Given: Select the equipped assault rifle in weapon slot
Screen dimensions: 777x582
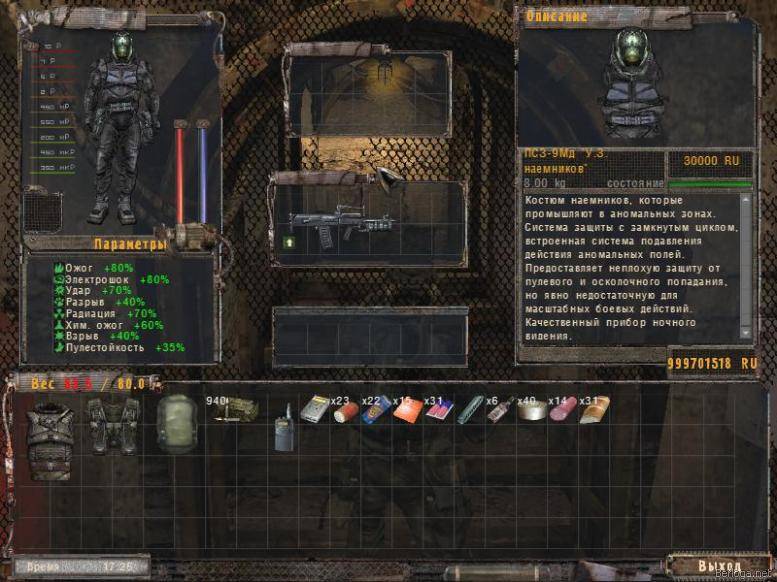Looking at the screenshot, I should [328, 223].
